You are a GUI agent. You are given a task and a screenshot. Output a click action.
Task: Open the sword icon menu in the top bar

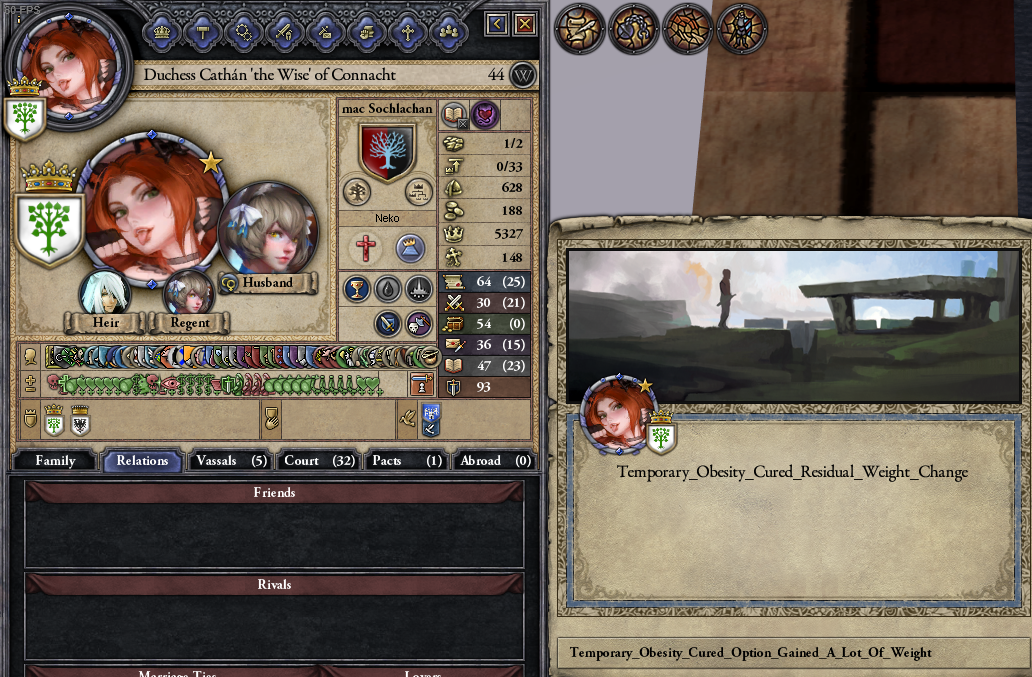tap(284, 30)
